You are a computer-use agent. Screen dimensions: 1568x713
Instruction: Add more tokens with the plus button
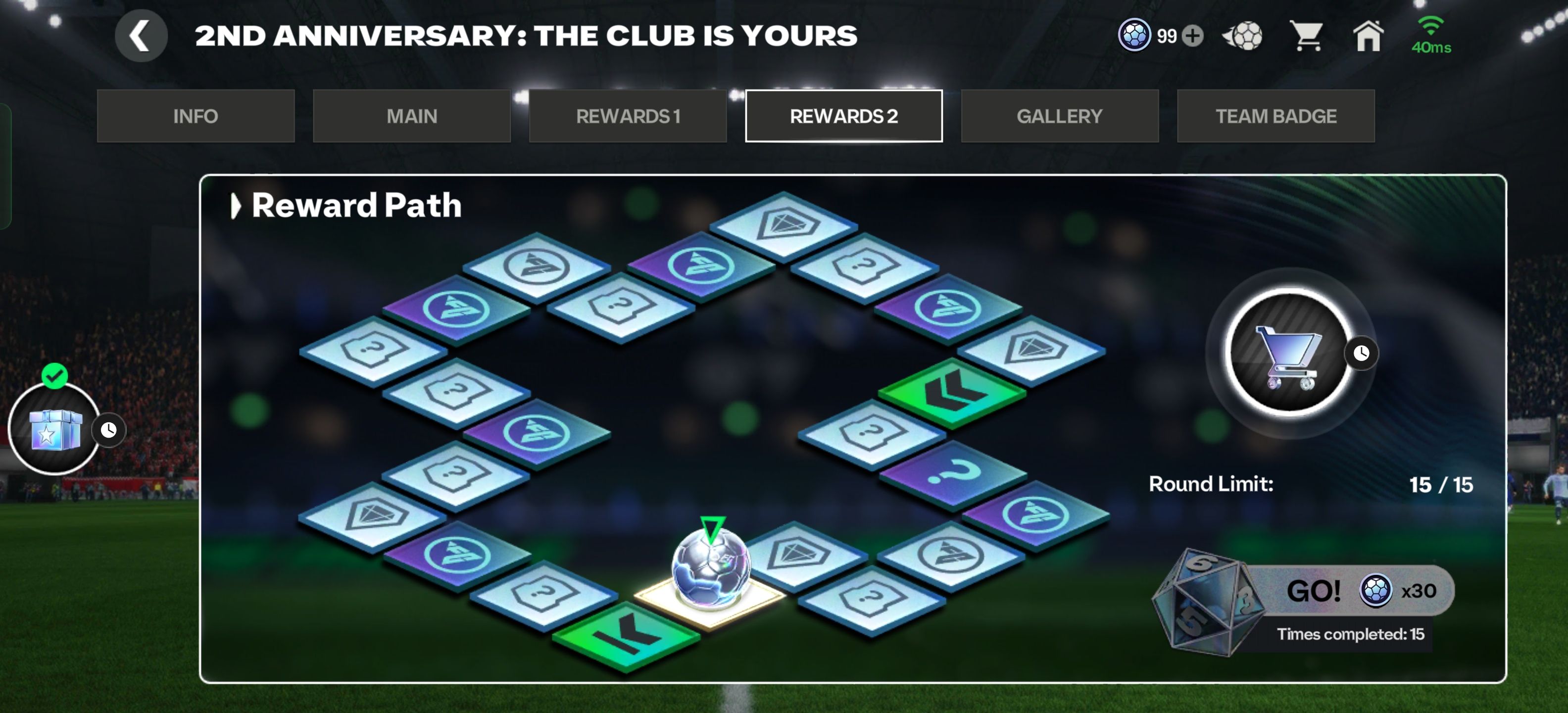pyautogui.click(x=1192, y=36)
